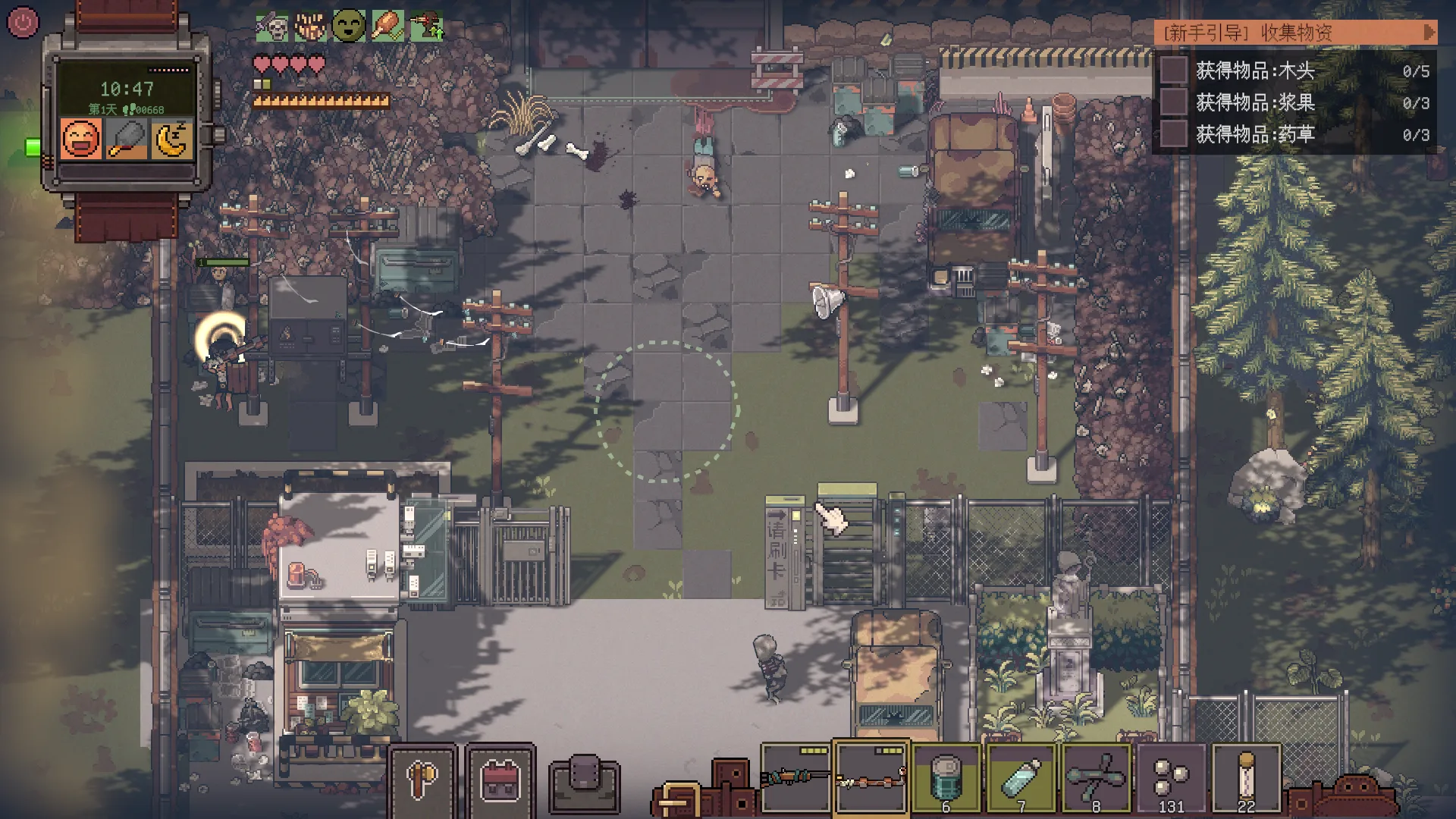This screenshot has height=819, width=1456.
Task: Collapse the 新手引导 收集物资 quest header
Action: pyautogui.click(x=1429, y=33)
